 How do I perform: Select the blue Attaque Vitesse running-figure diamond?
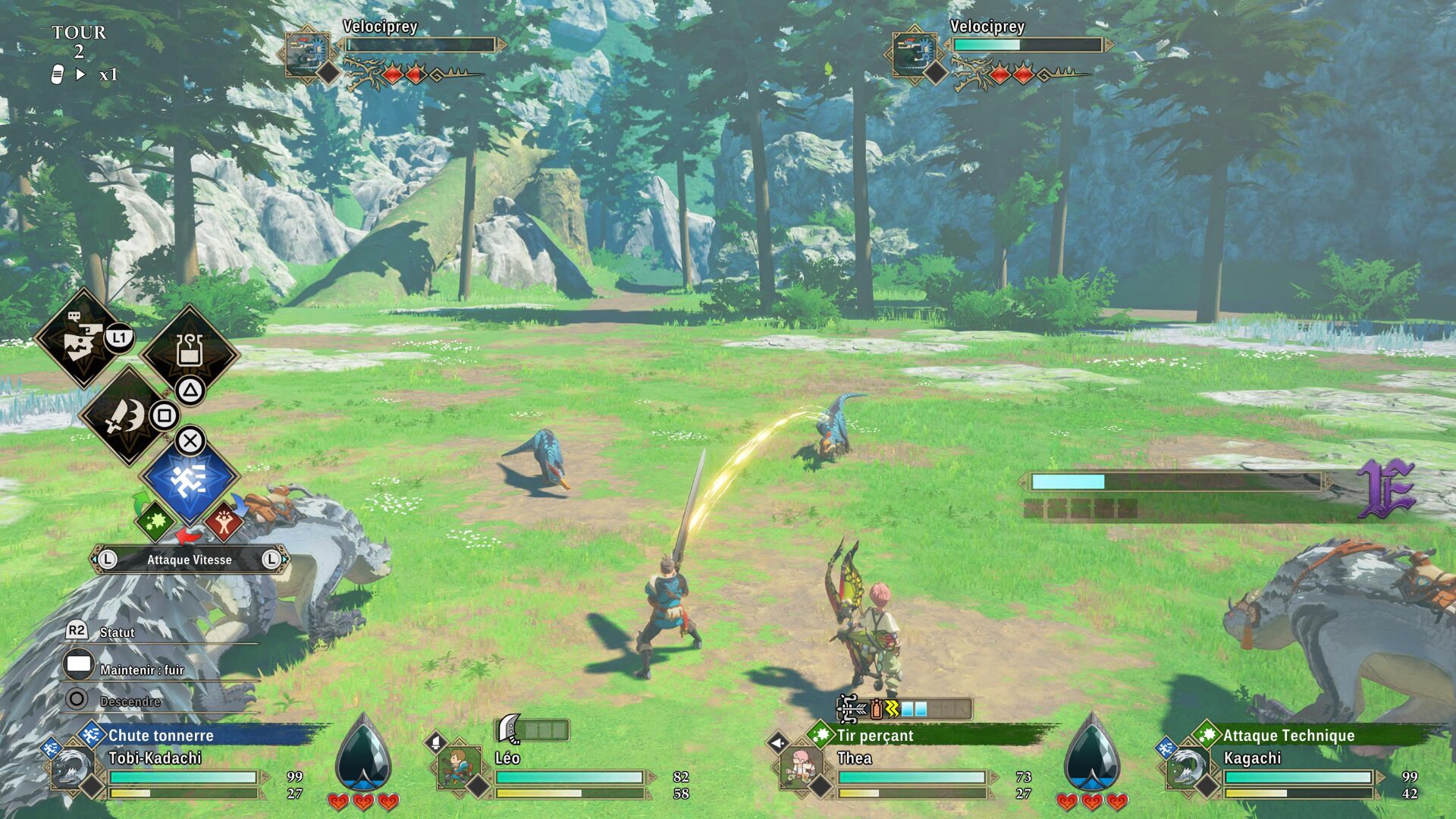pyautogui.click(x=189, y=479)
